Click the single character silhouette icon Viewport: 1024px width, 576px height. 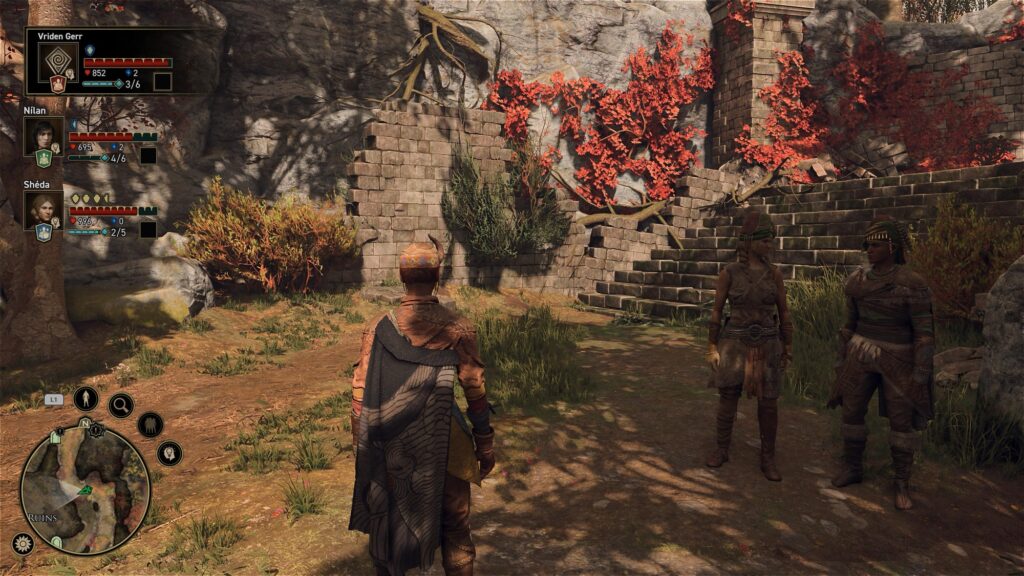[x=86, y=398]
